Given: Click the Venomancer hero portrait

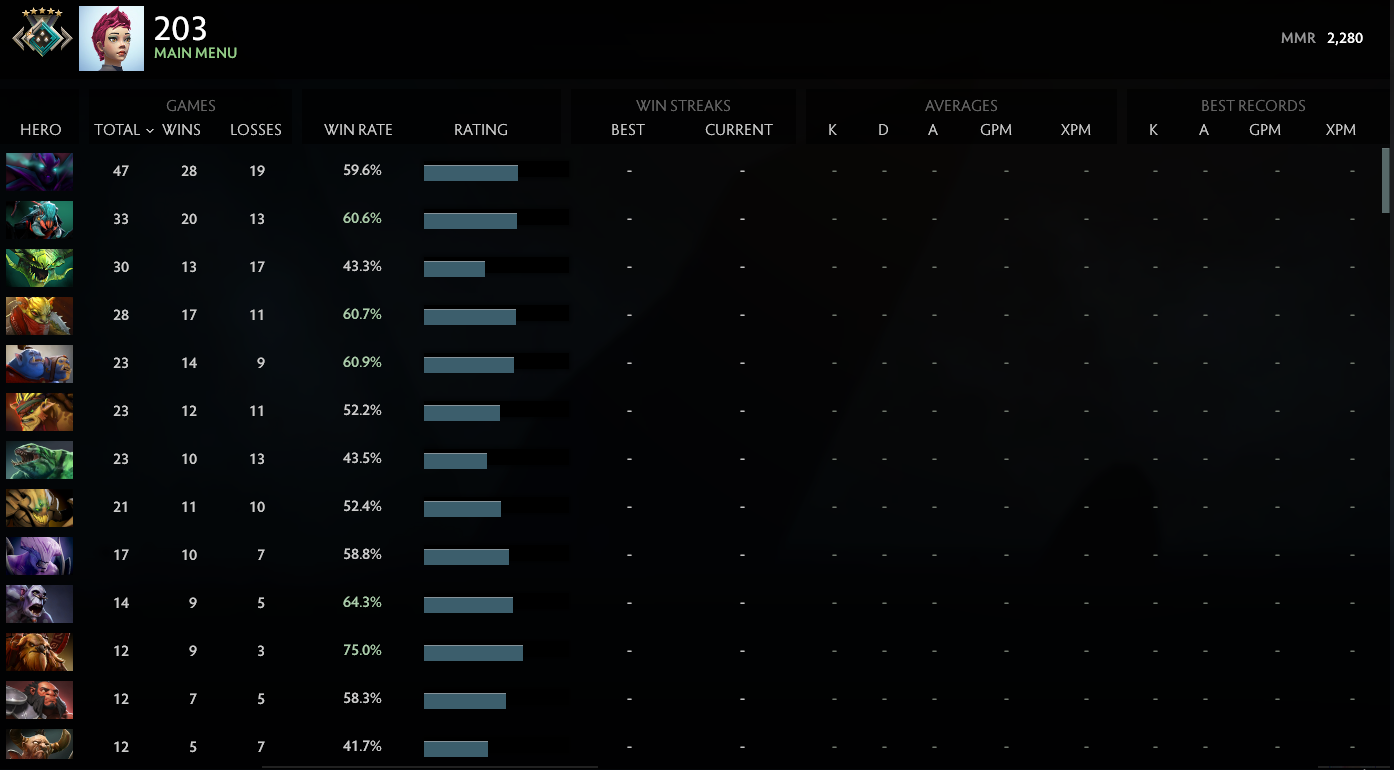Looking at the screenshot, I should [39, 267].
